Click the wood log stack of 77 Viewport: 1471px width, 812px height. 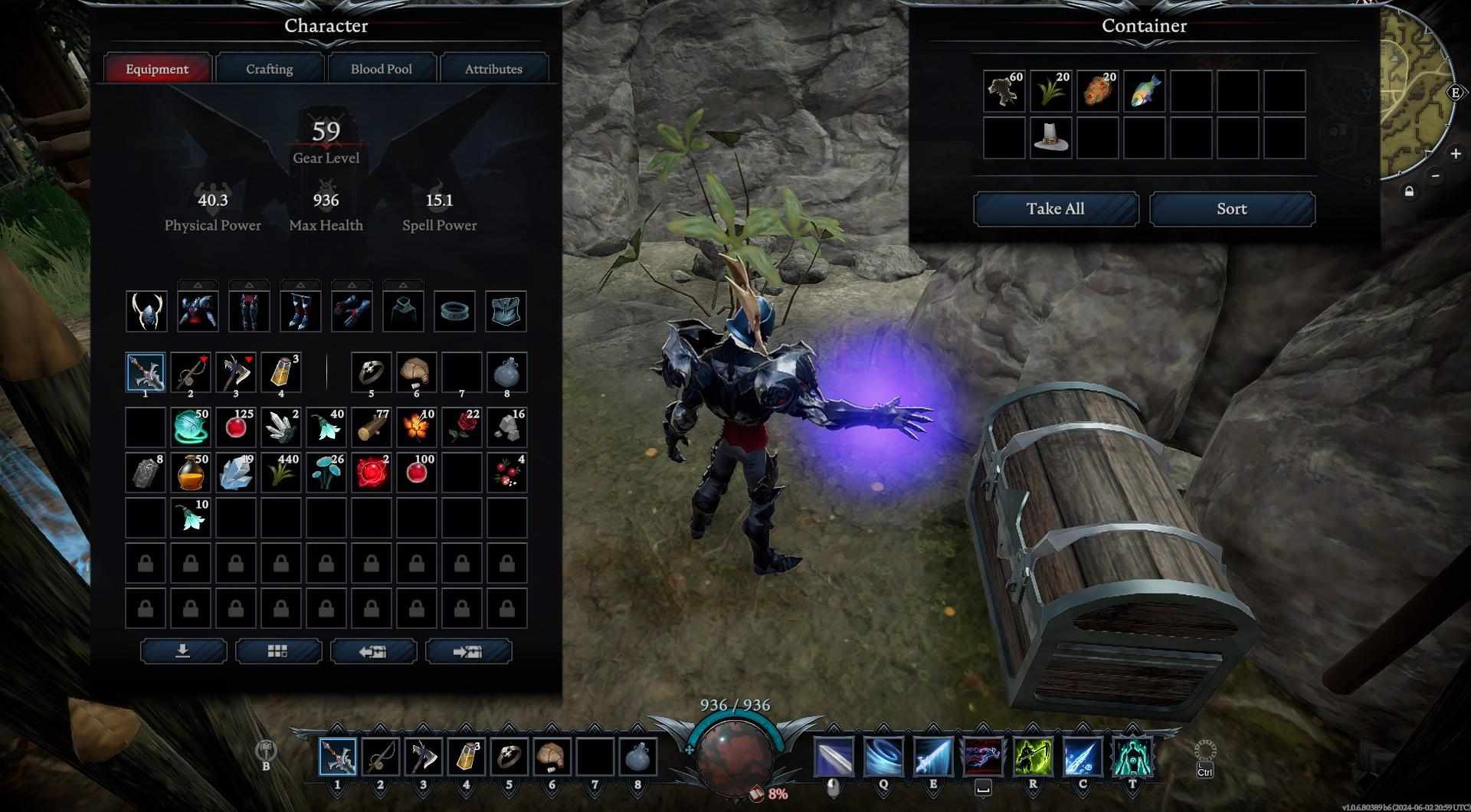372,427
